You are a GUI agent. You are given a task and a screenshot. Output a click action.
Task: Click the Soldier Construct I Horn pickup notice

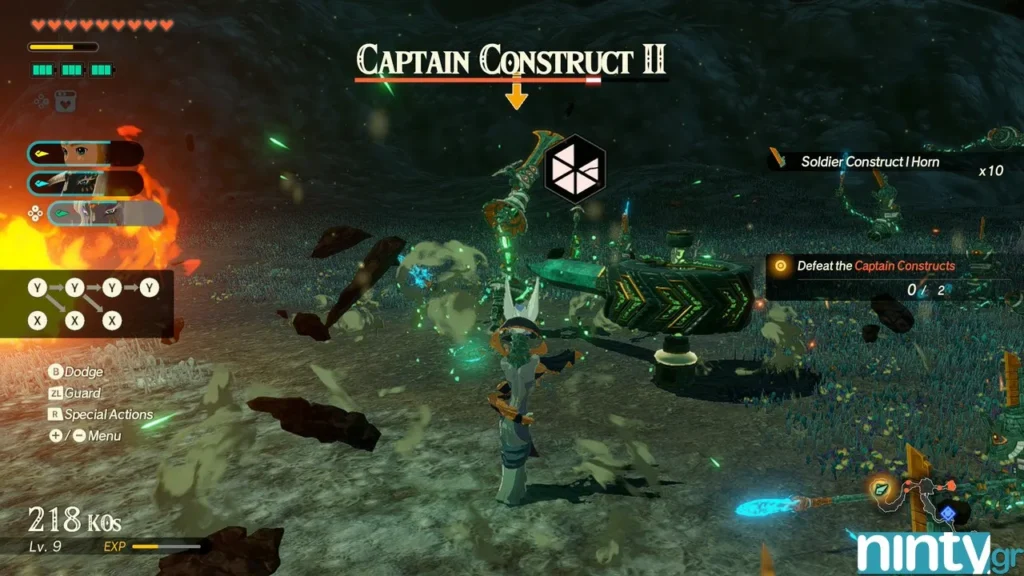point(868,161)
